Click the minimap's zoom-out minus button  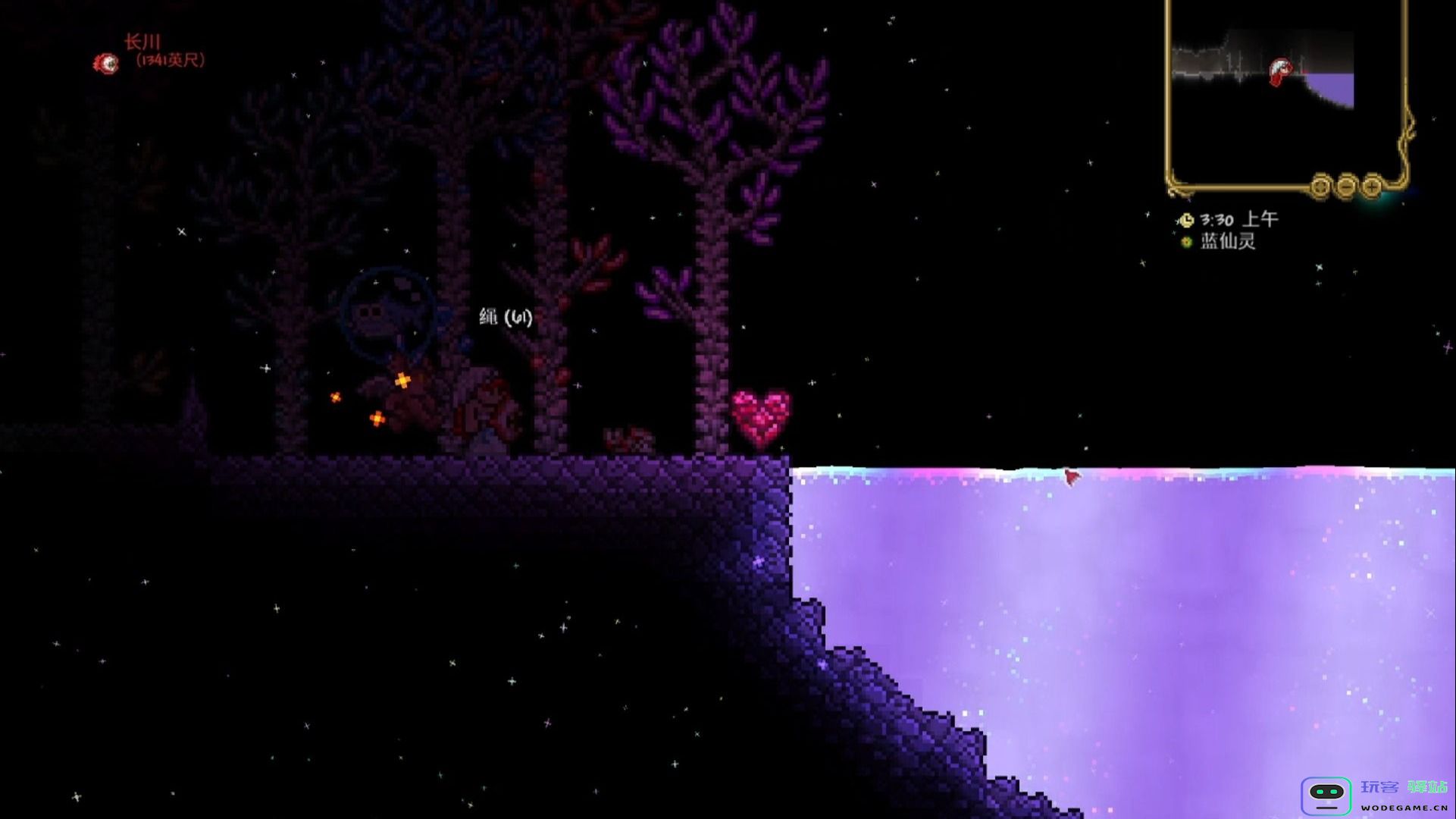tap(1346, 186)
